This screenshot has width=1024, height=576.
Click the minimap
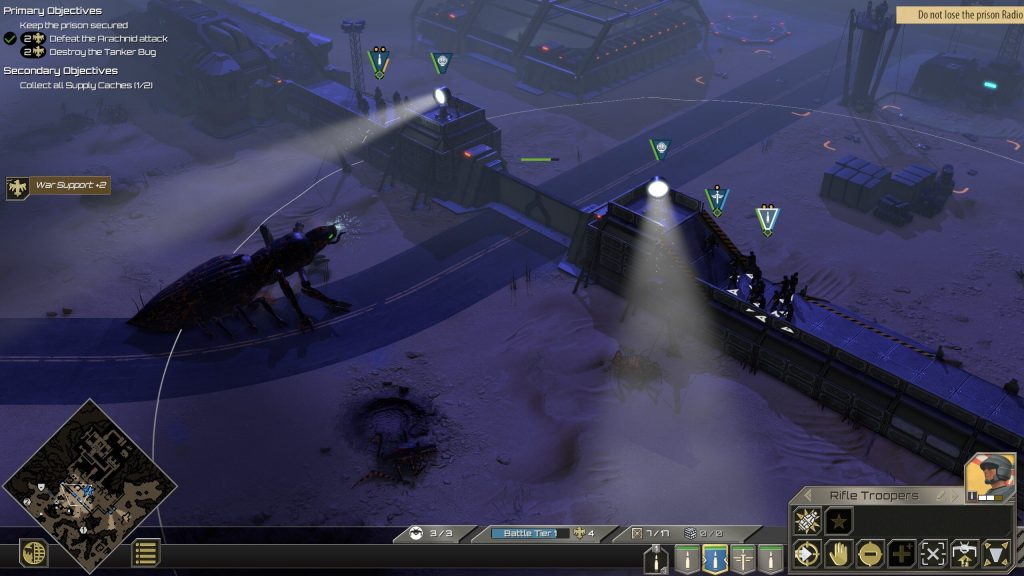pyautogui.click(x=90, y=487)
